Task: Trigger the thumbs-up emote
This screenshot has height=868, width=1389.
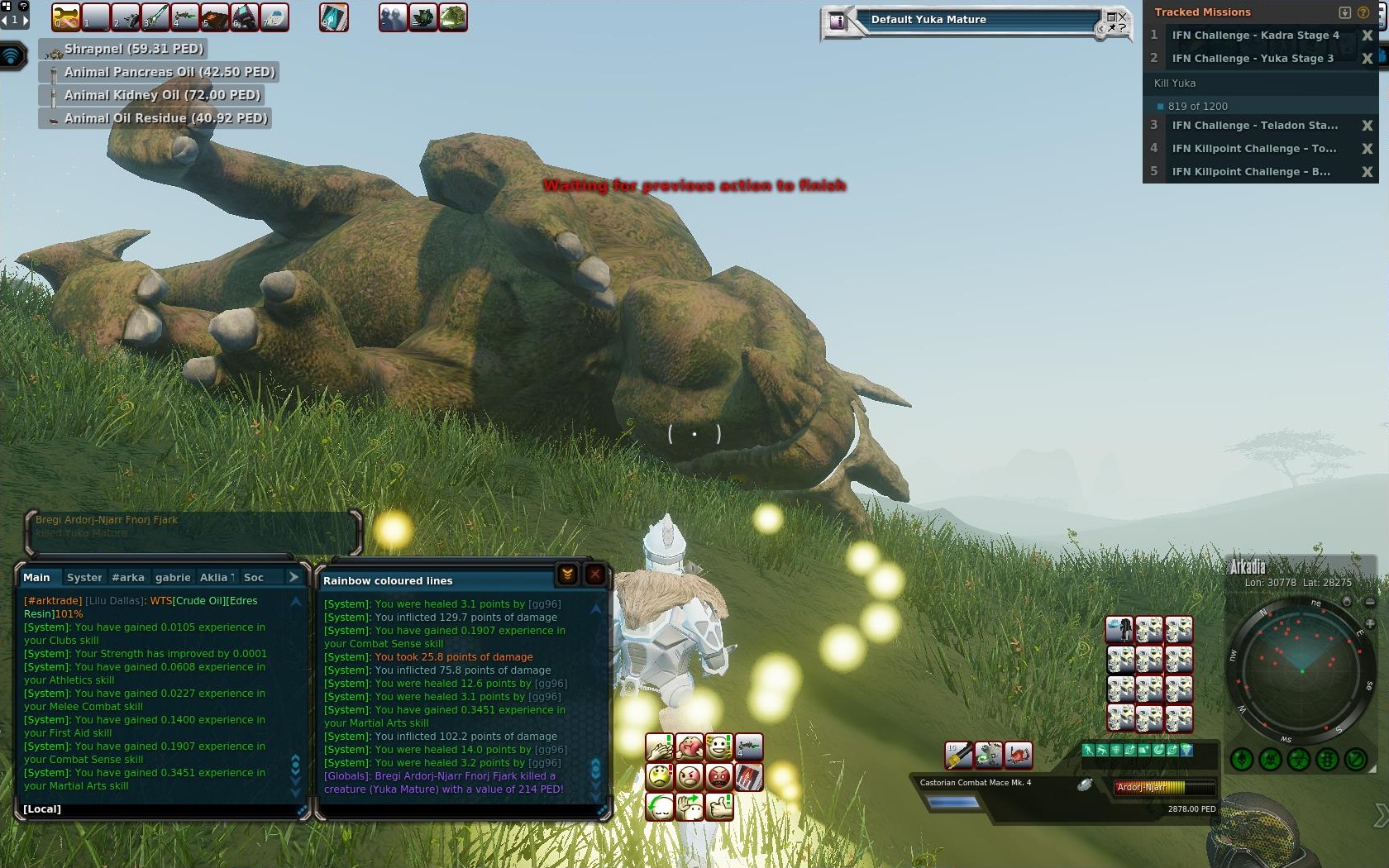Action: coord(719,806)
